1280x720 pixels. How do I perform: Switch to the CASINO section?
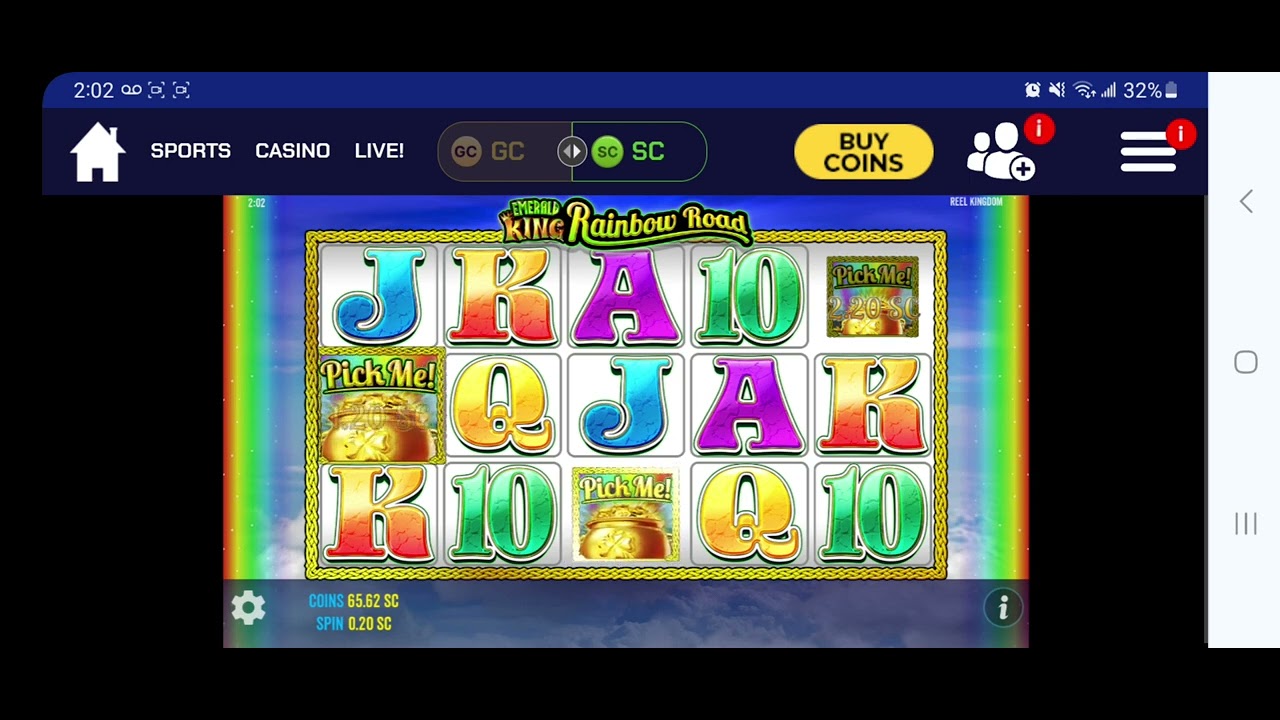click(292, 150)
